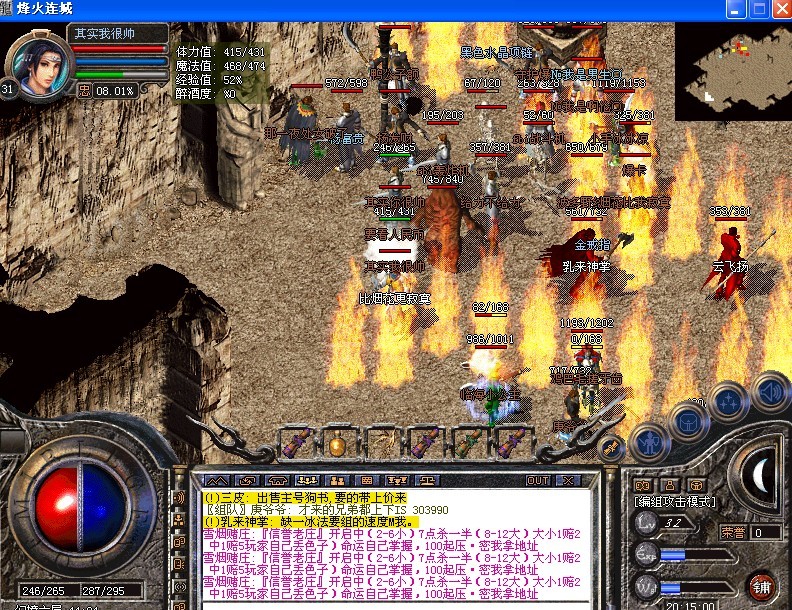
Task: Use the golden potion in the belt
Action: 338,443
